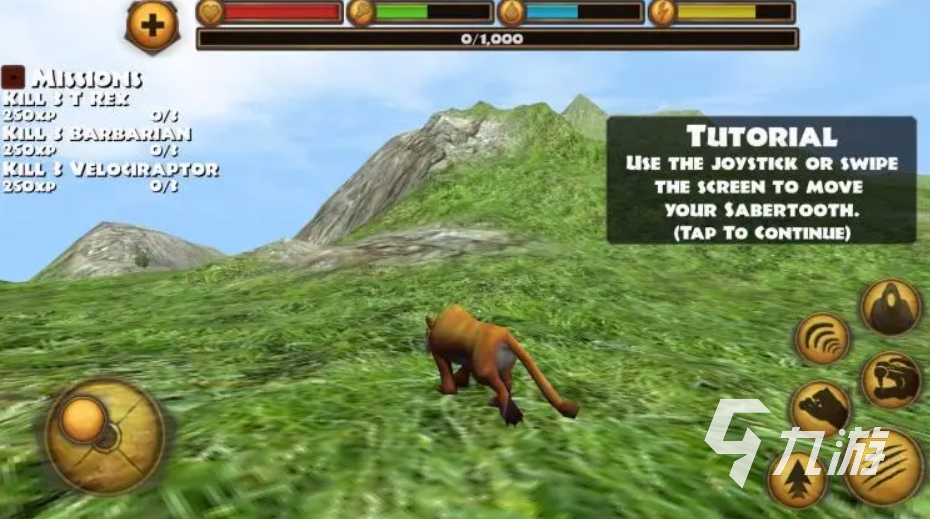Tap the Tutorial box to continue
Screen dimensions: 930x519
click(x=761, y=180)
